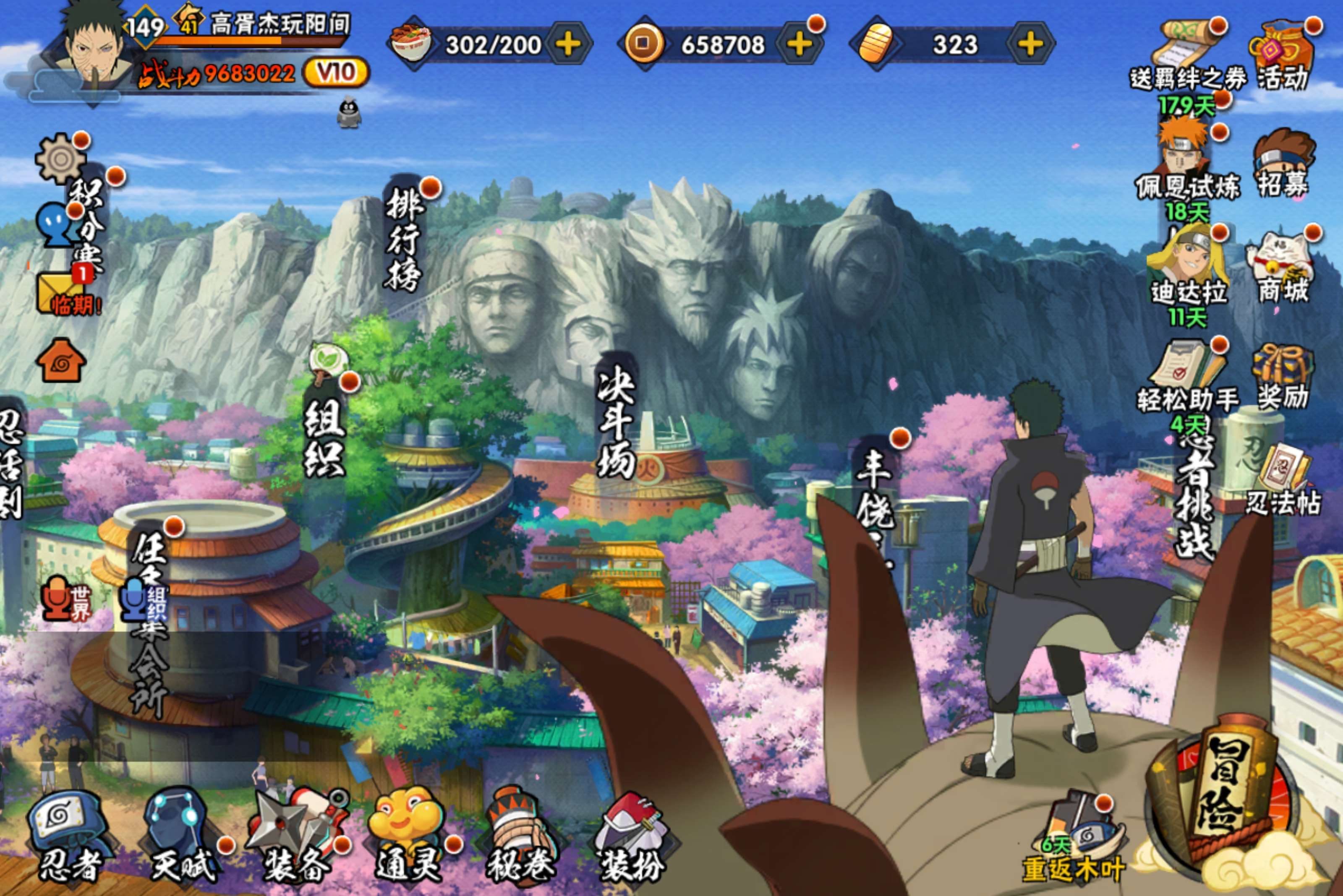Screen dimensions: 1343x896
Task: Open the 装备 equipment menu
Action: (x=297, y=834)
